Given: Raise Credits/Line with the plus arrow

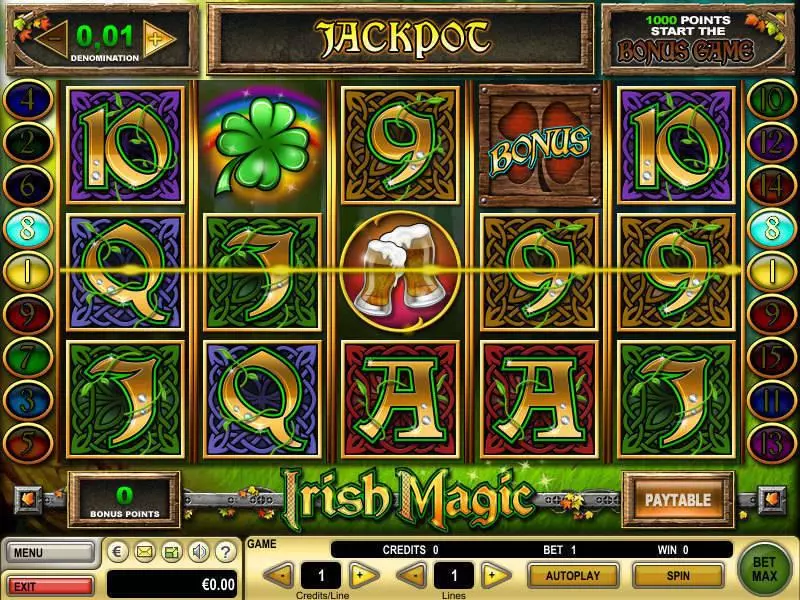Looking at the screenshot, I should (364, 575).
